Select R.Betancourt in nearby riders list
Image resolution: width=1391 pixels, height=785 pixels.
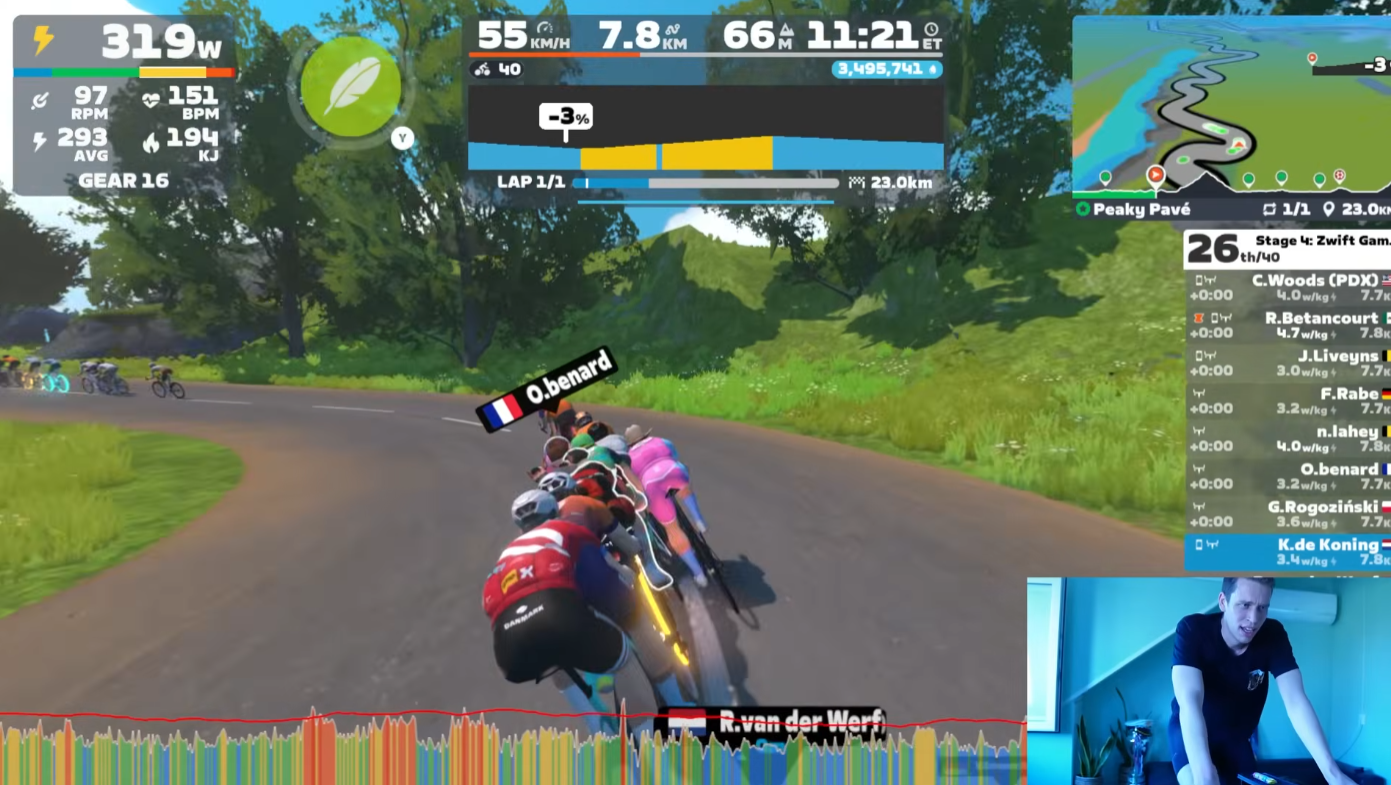[1290, 326]
